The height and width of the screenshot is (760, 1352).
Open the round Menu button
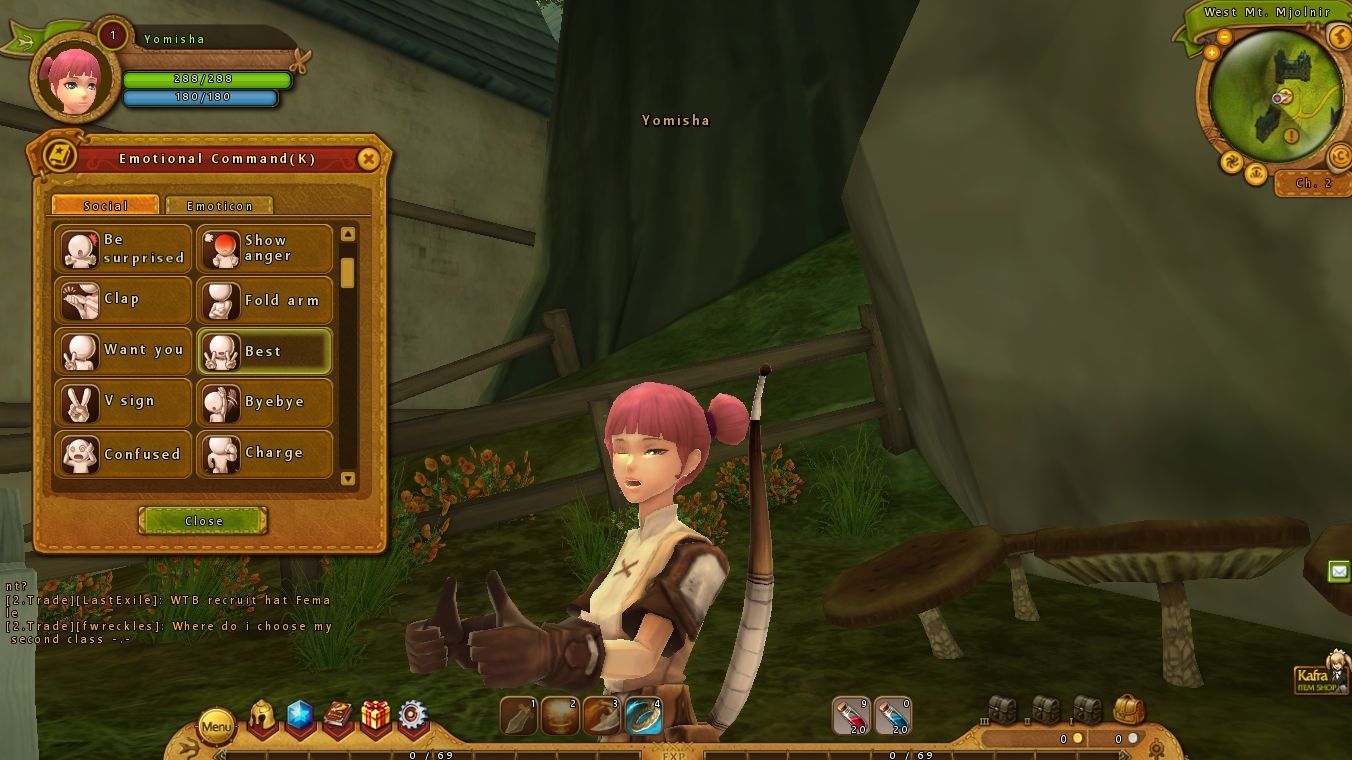(217, 726)
